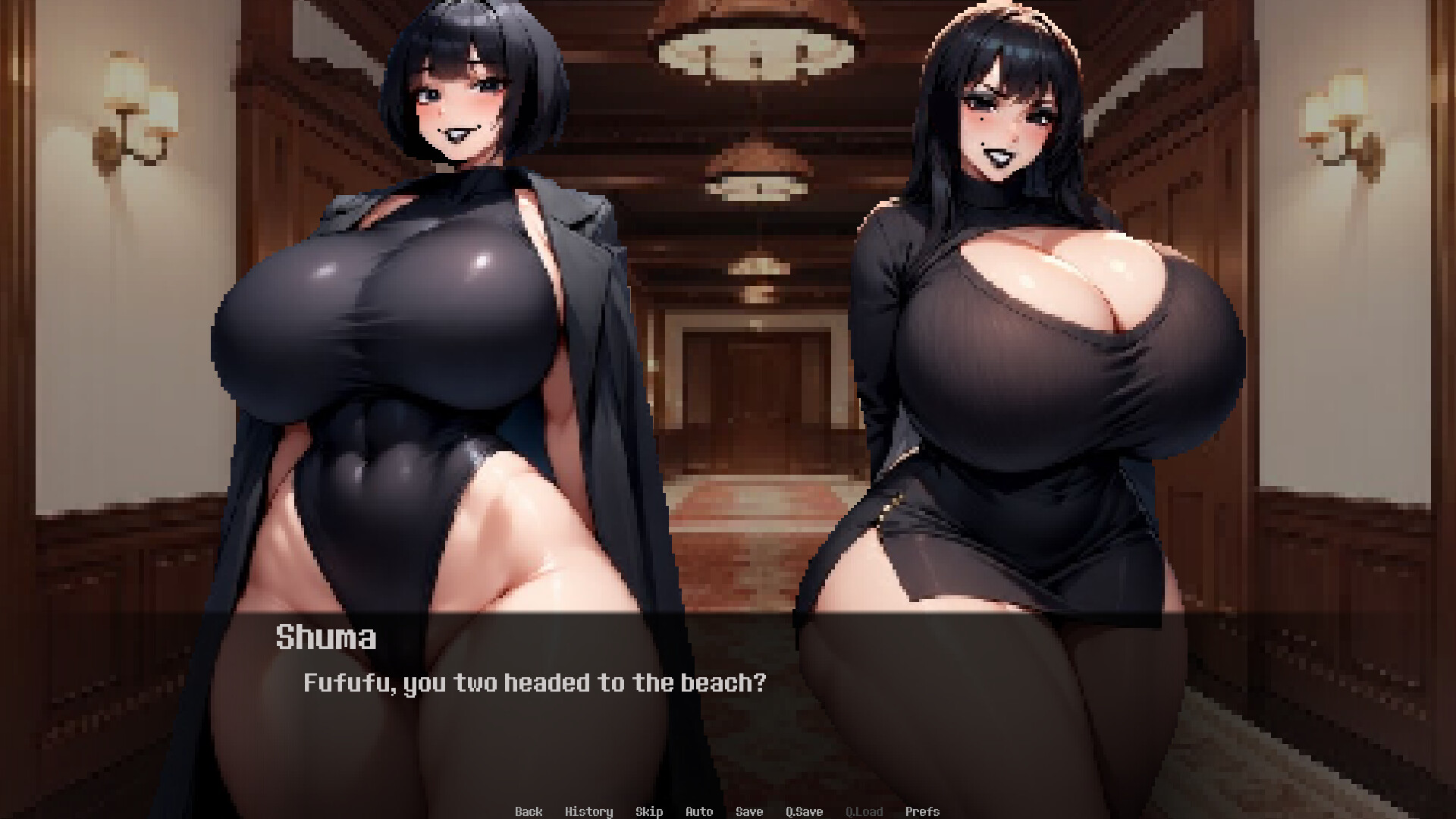The height and width of the screenshot is (819, 1456).
Task: Enable Auto mode for automatic text advance
Action: [698, 811]
